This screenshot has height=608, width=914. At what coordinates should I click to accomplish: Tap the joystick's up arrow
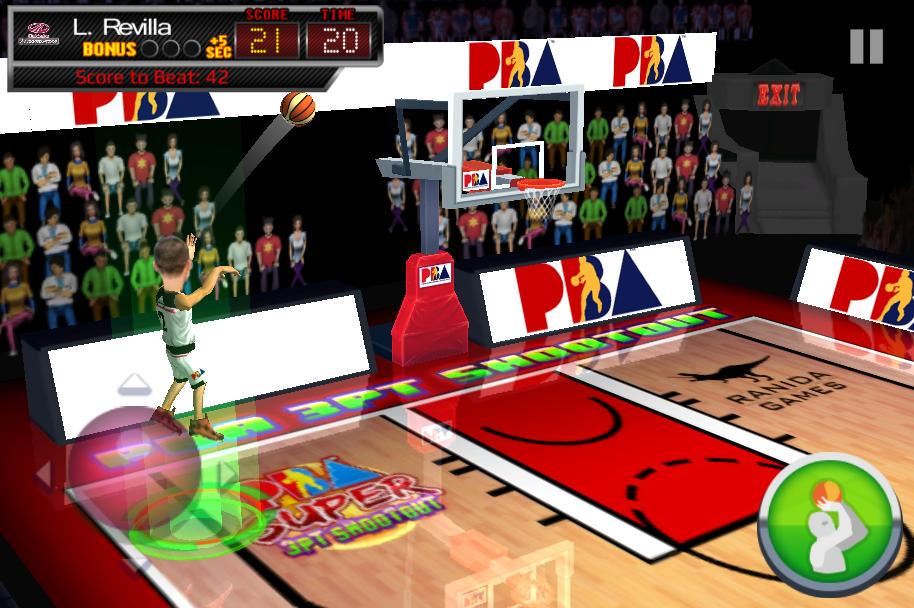pos(135,384)
